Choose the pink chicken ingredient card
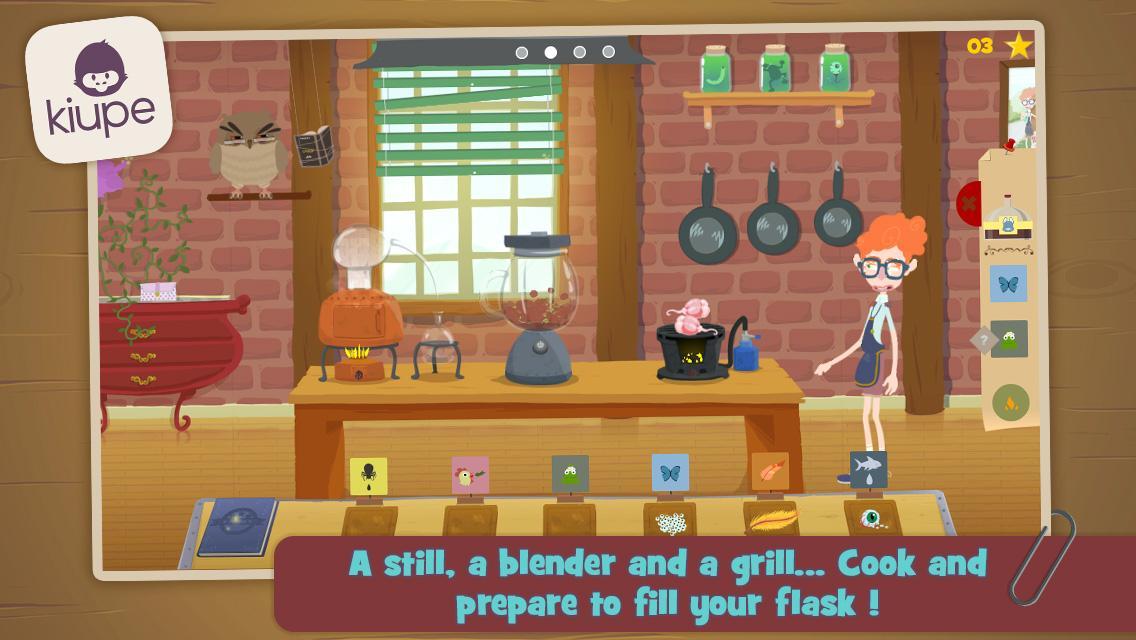This screenshot has height=640, width=1136. (469, 475)
